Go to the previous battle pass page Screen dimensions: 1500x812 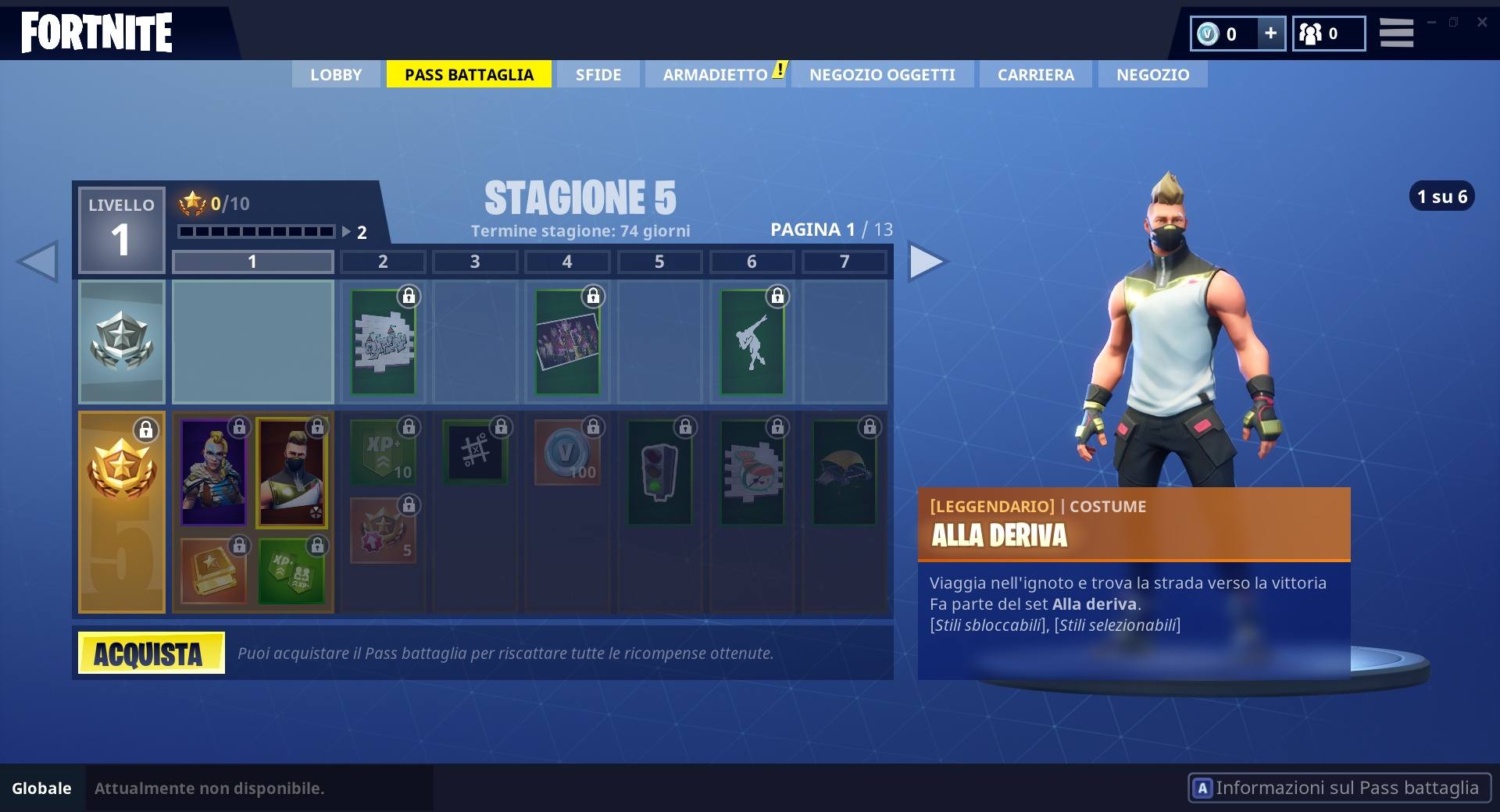pyautogui.click(x=37, y=262)
